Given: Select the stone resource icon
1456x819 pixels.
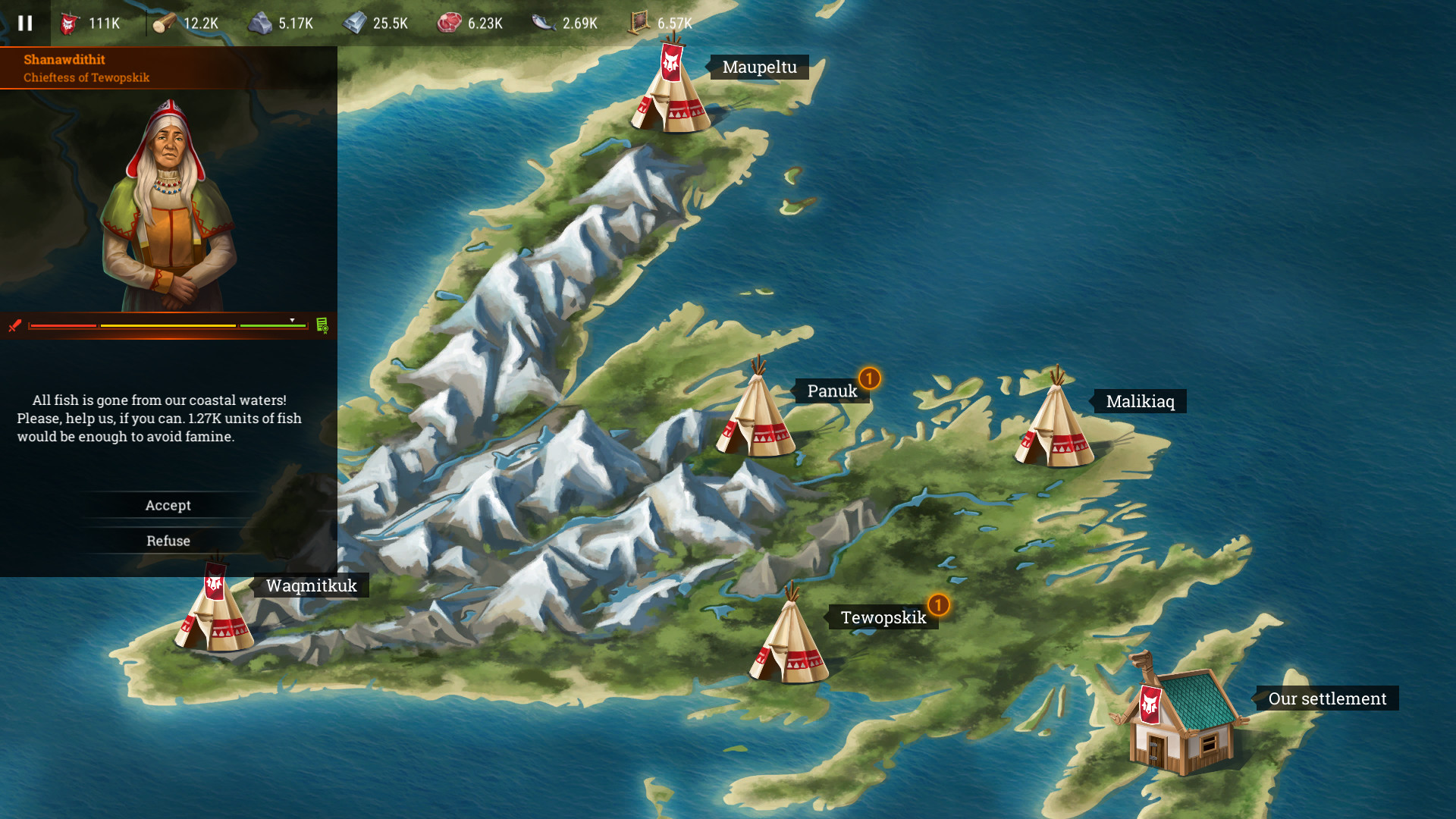Looking at the screenshot, I should click(x=258, y=23).
